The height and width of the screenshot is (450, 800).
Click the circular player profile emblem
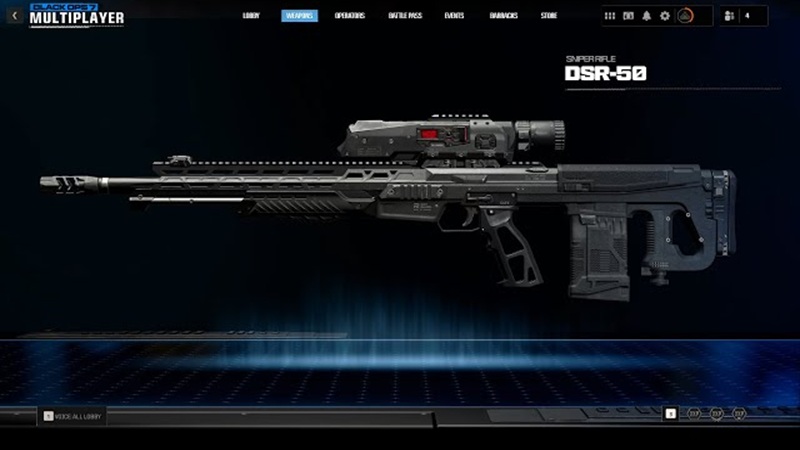tap(686, 16)
